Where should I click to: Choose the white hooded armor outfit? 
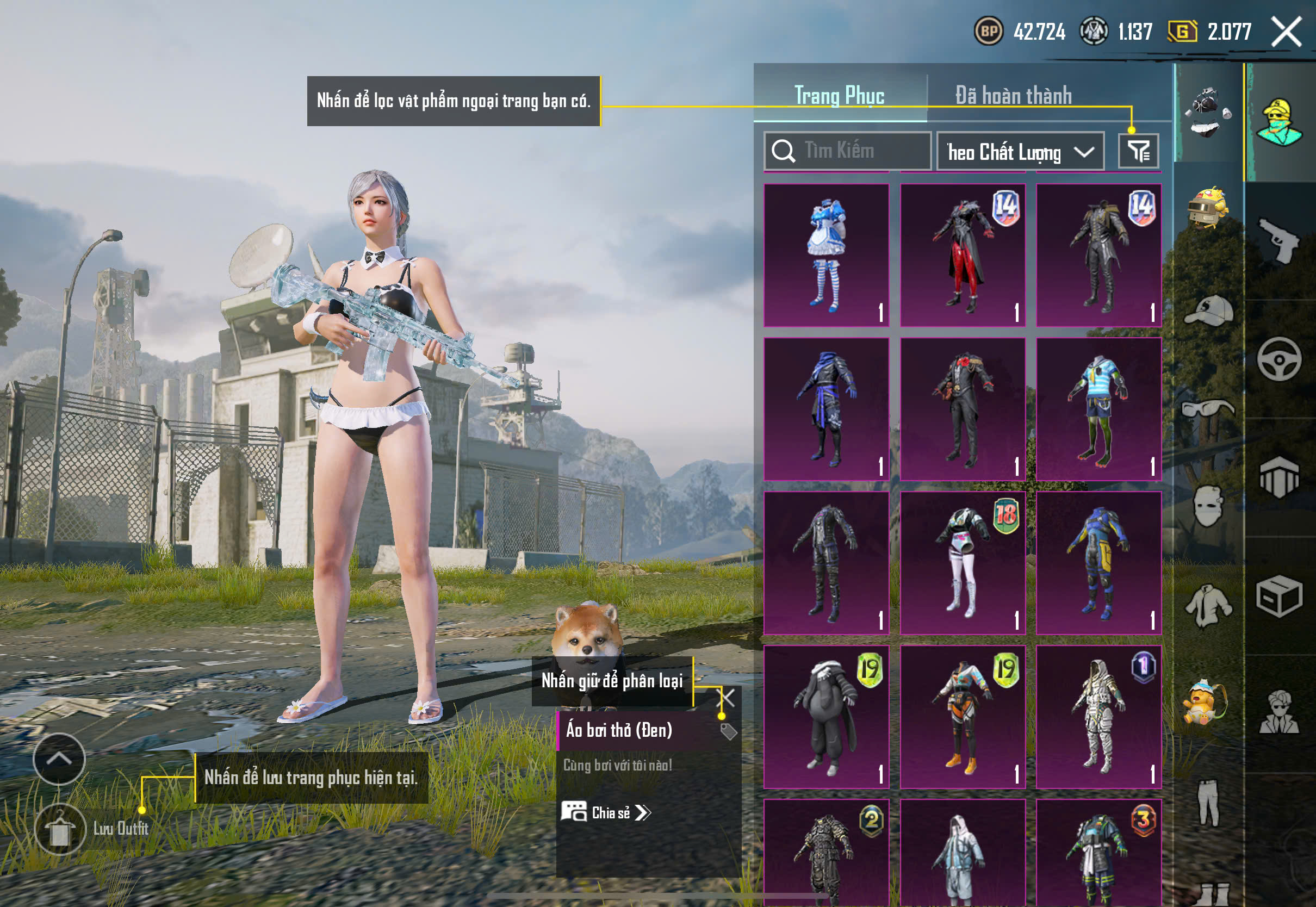(x=1098, y=717)
